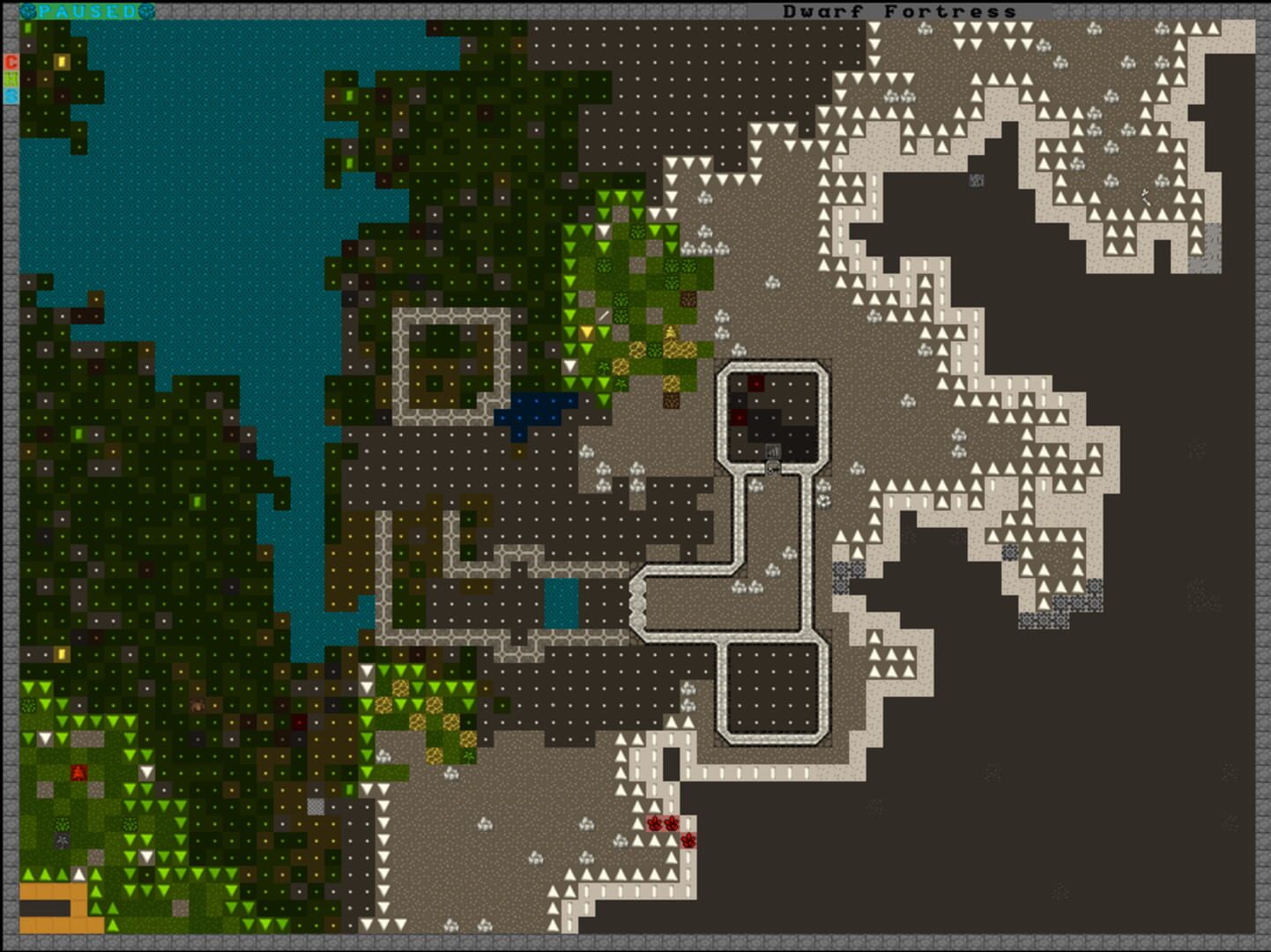Click the yellow ramp among the green ramps
This screenshot has width=1271, height=952.
pos(587,331)
